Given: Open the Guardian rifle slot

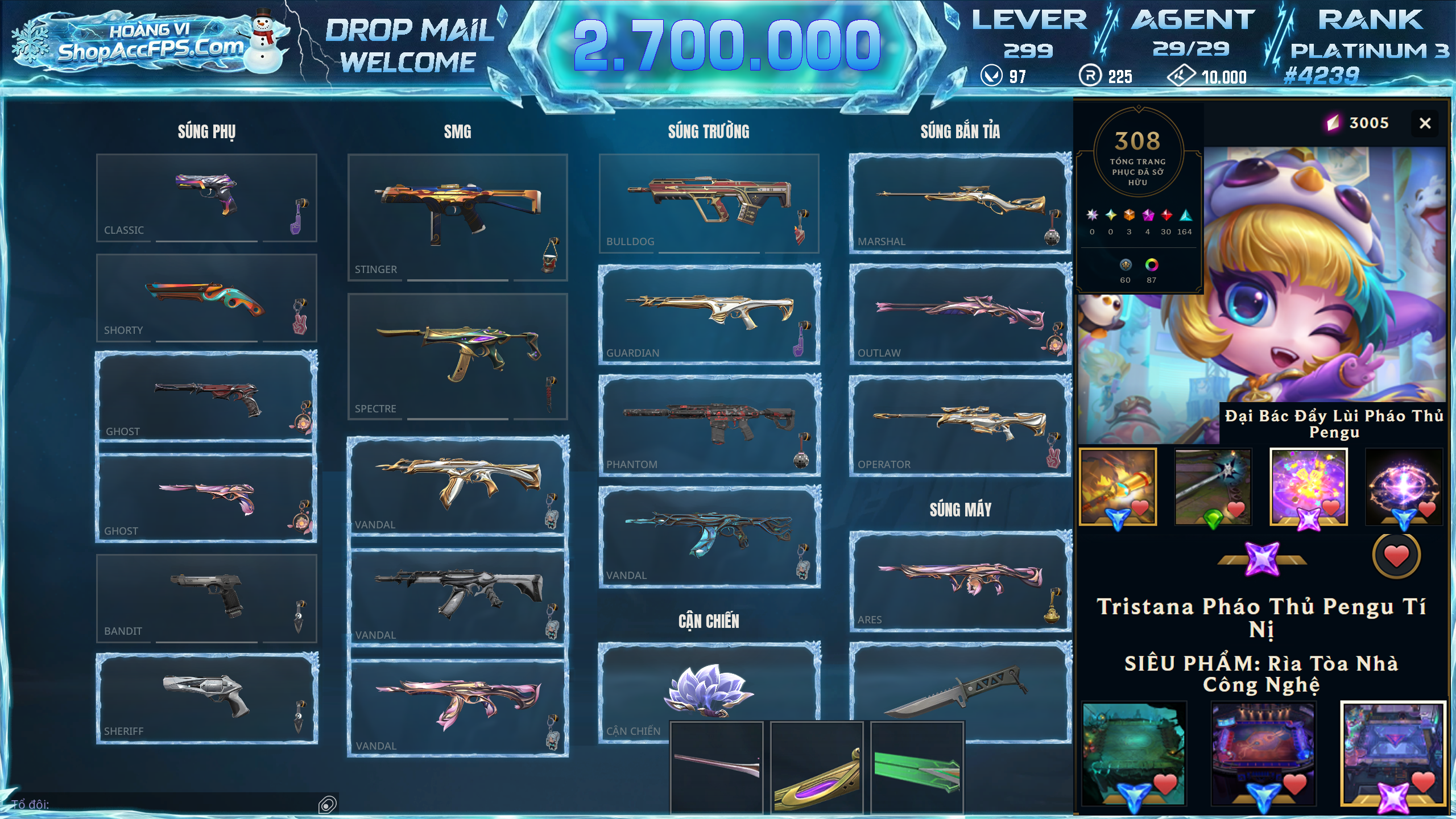Looking at the screenshot, I should point(709,314).
